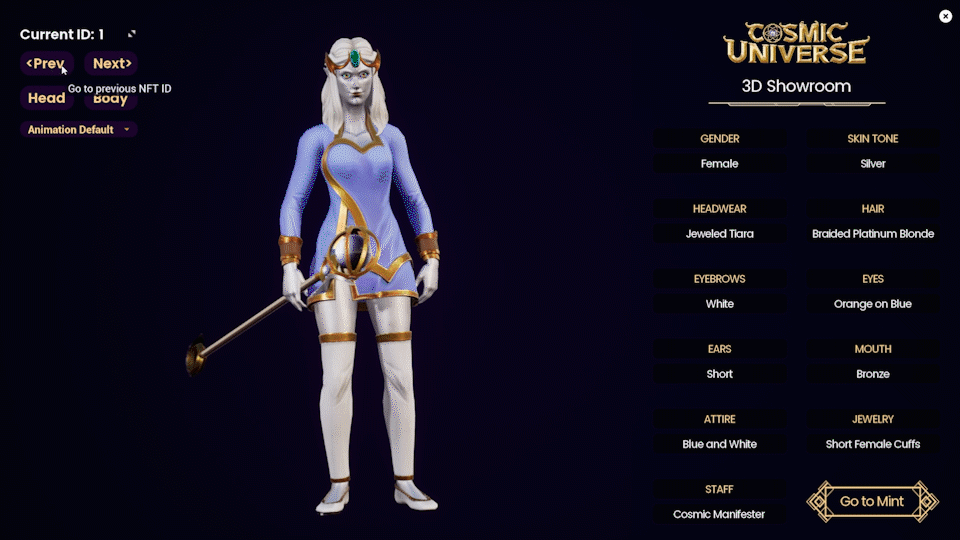Open the Animation Default dropdown
Viewport: 960px width, 540px height.
coord(79,130)
